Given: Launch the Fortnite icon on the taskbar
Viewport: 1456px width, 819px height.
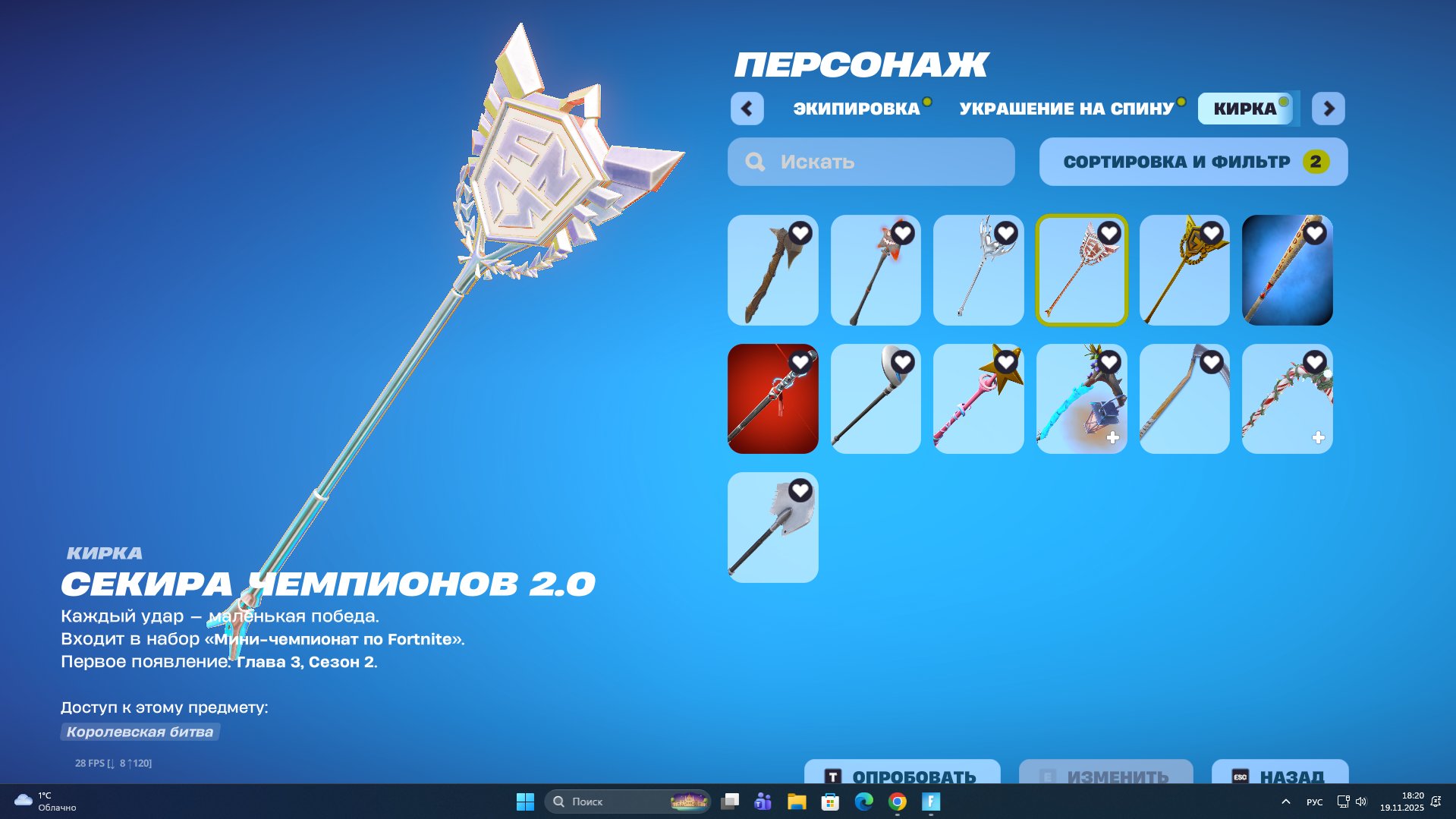Looking at the screenshot, I should click(x=931, y=802).
